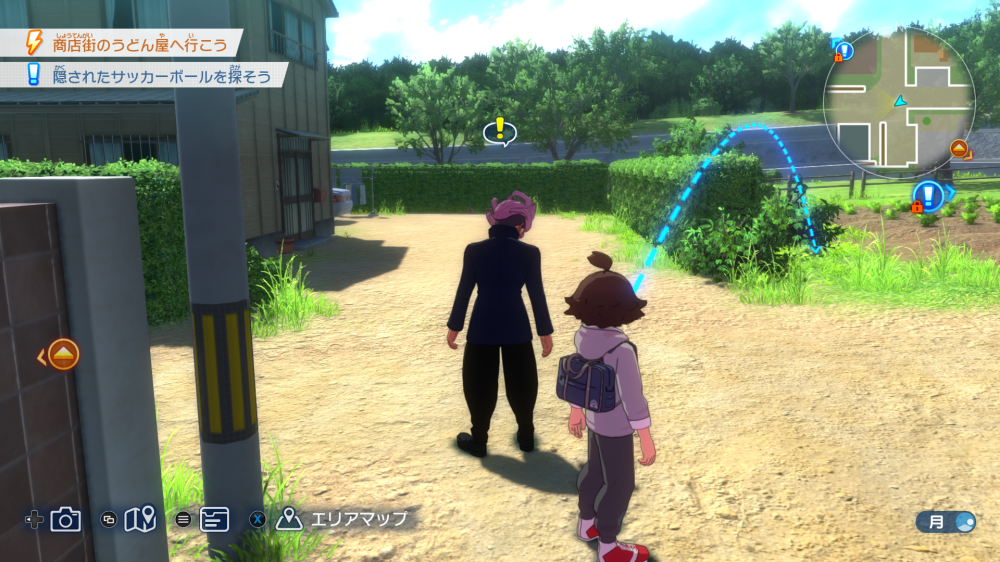
Task: Click the camera photo mode icon
Action: (66, 519)
